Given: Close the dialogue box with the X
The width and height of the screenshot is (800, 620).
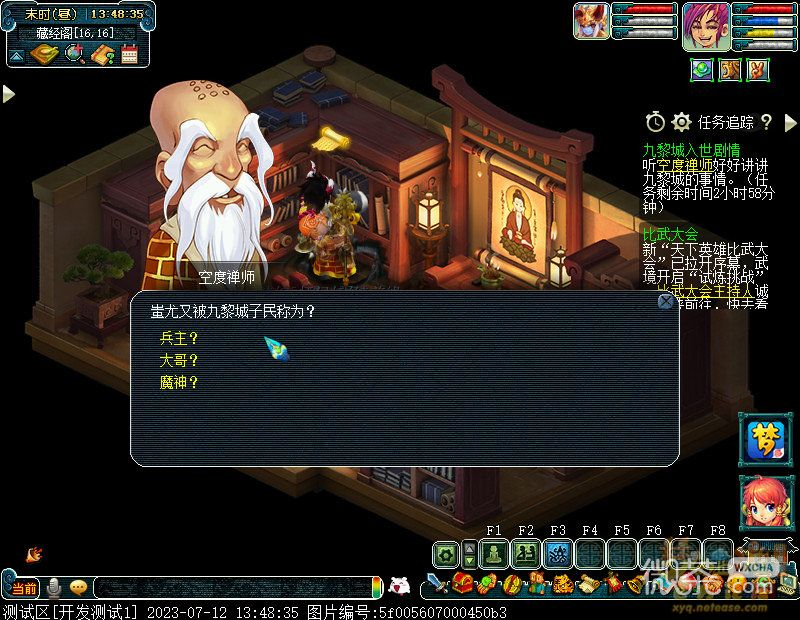Looking at the screenshot, I should (665, 301).
